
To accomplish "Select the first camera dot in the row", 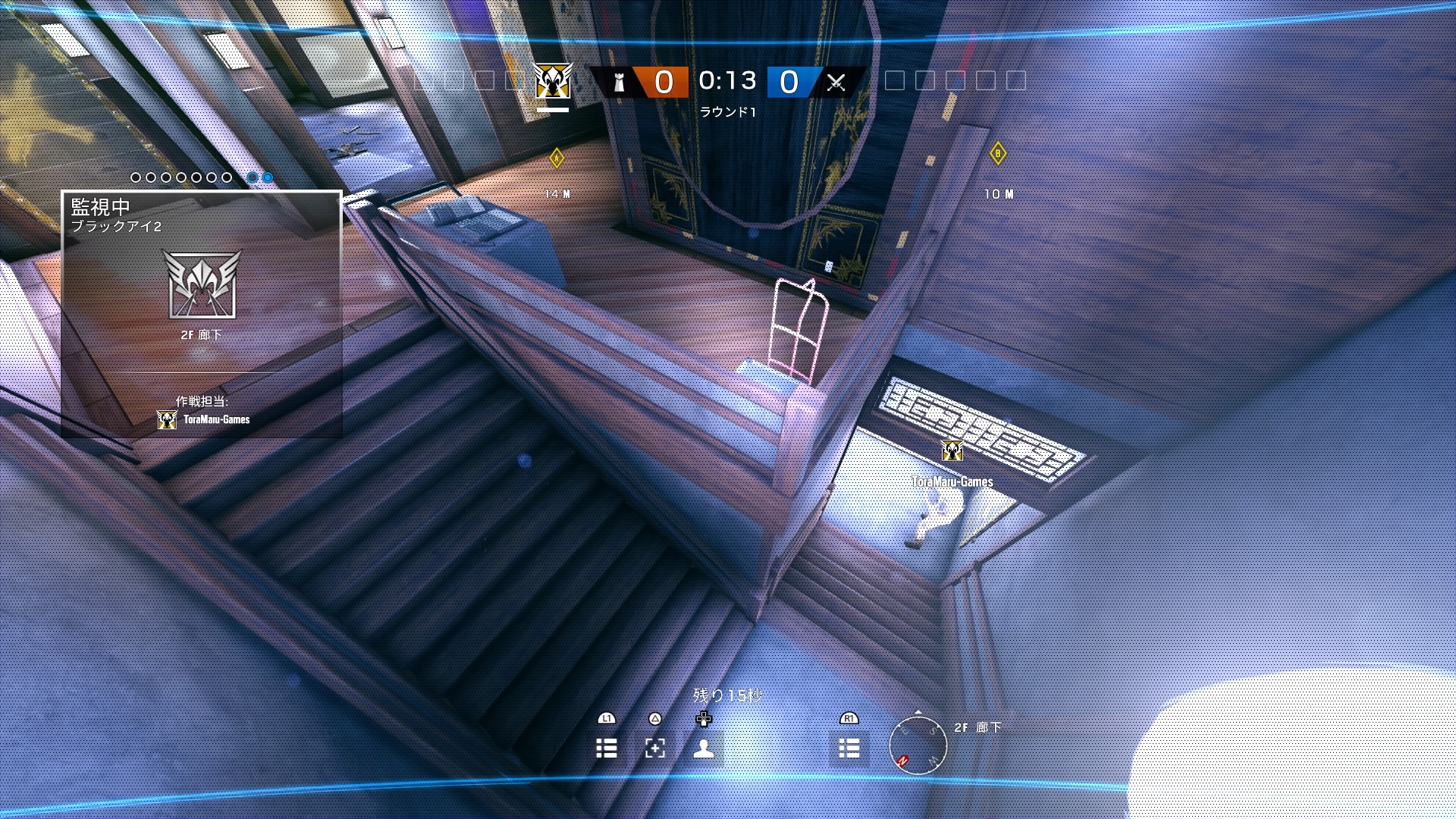I will click(135, 177).
